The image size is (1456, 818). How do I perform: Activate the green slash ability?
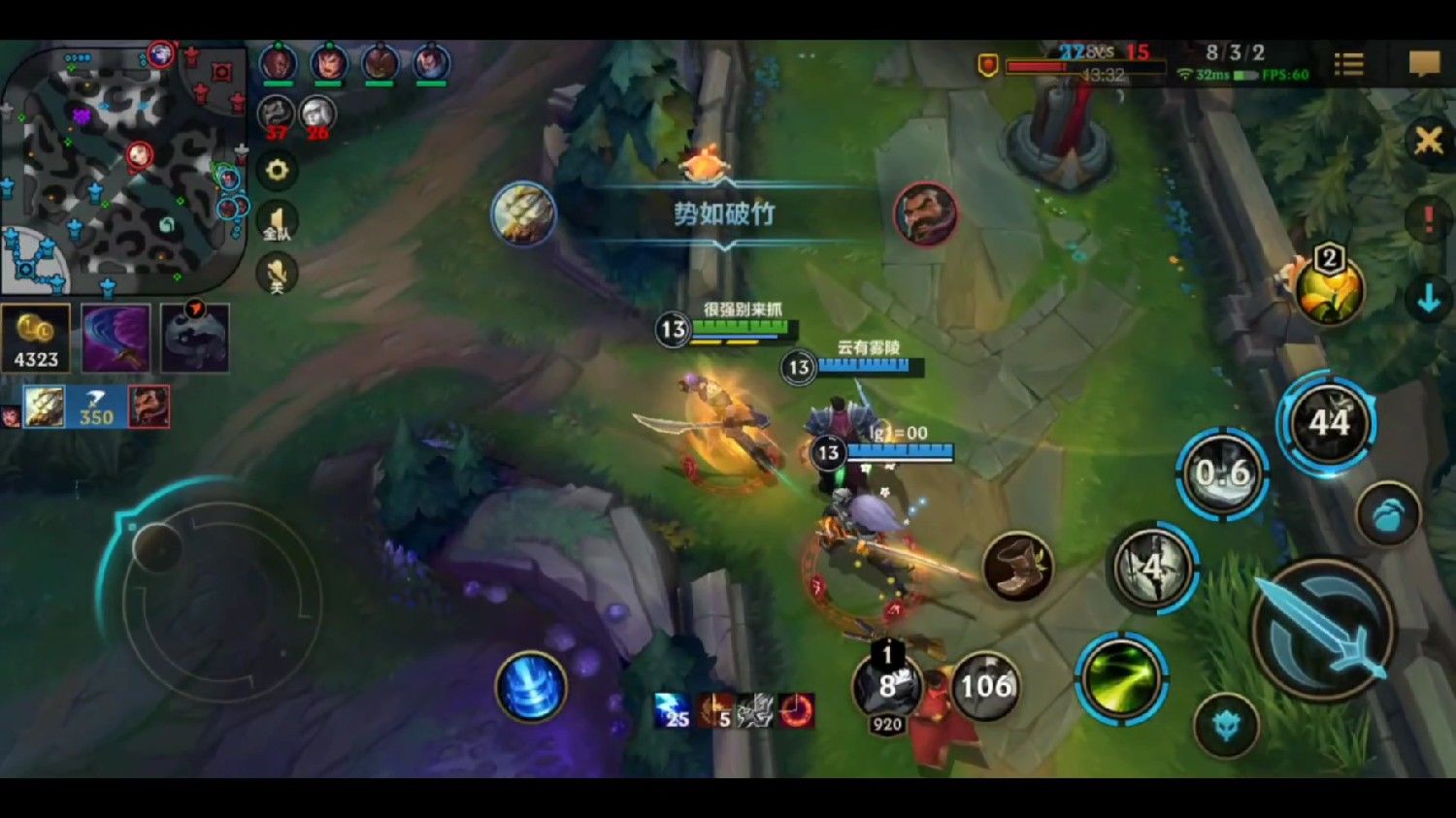click(1120, 677)
